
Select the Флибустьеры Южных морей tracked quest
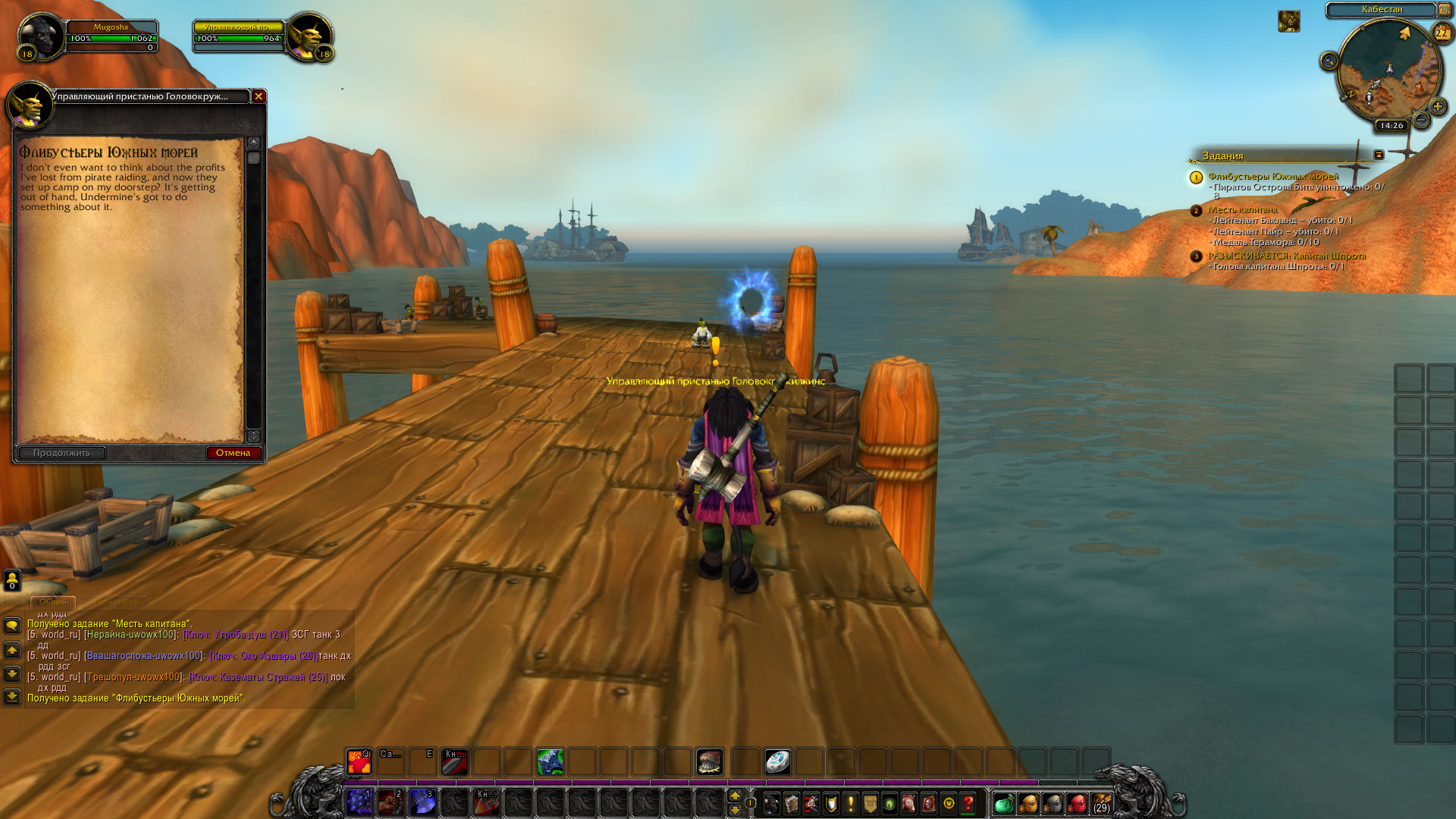(1272, 177)
